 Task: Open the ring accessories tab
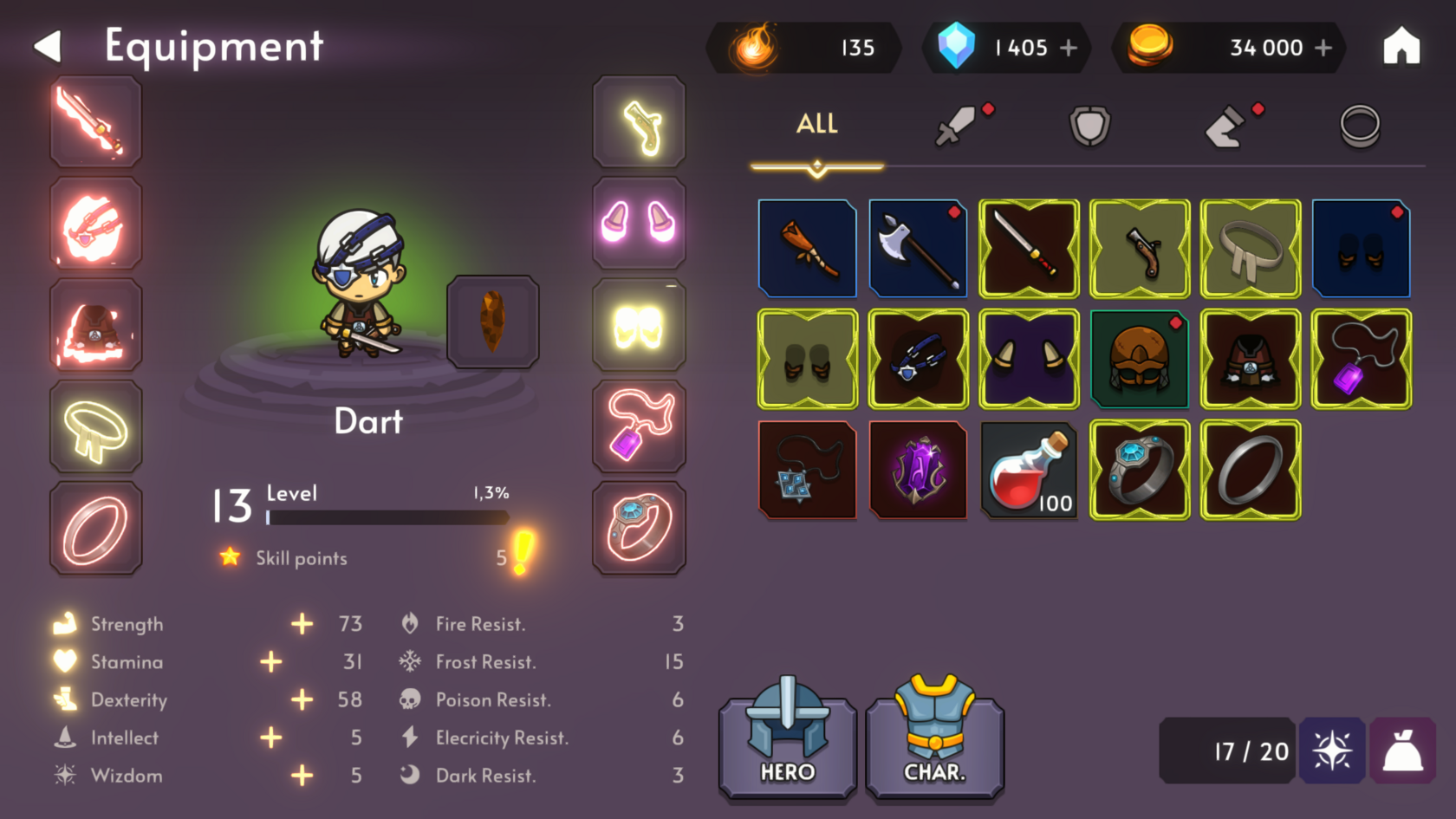1359,126
